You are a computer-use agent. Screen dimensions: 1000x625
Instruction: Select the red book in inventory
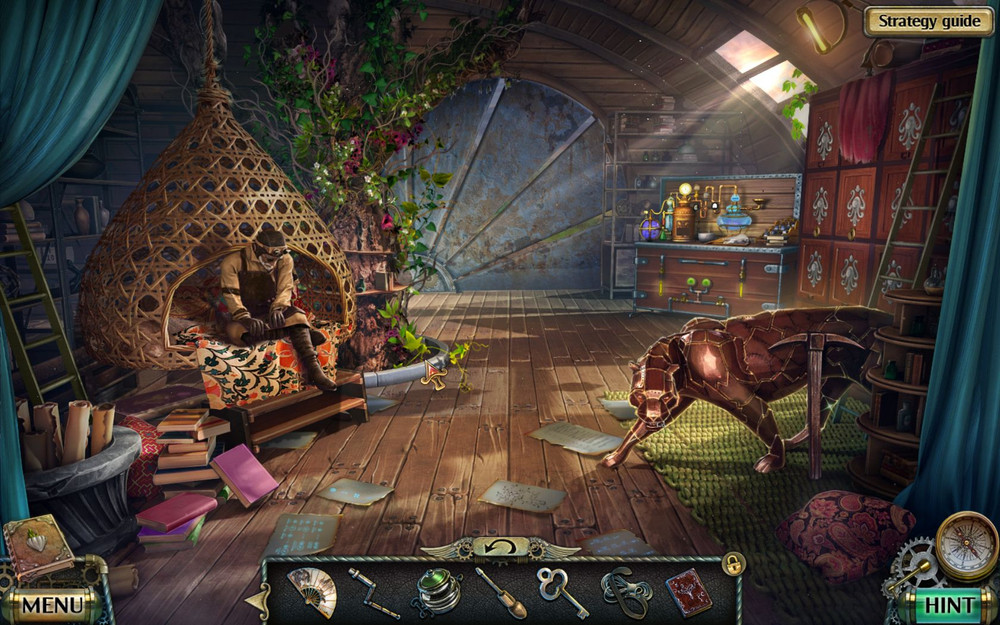tap(688, 592)
